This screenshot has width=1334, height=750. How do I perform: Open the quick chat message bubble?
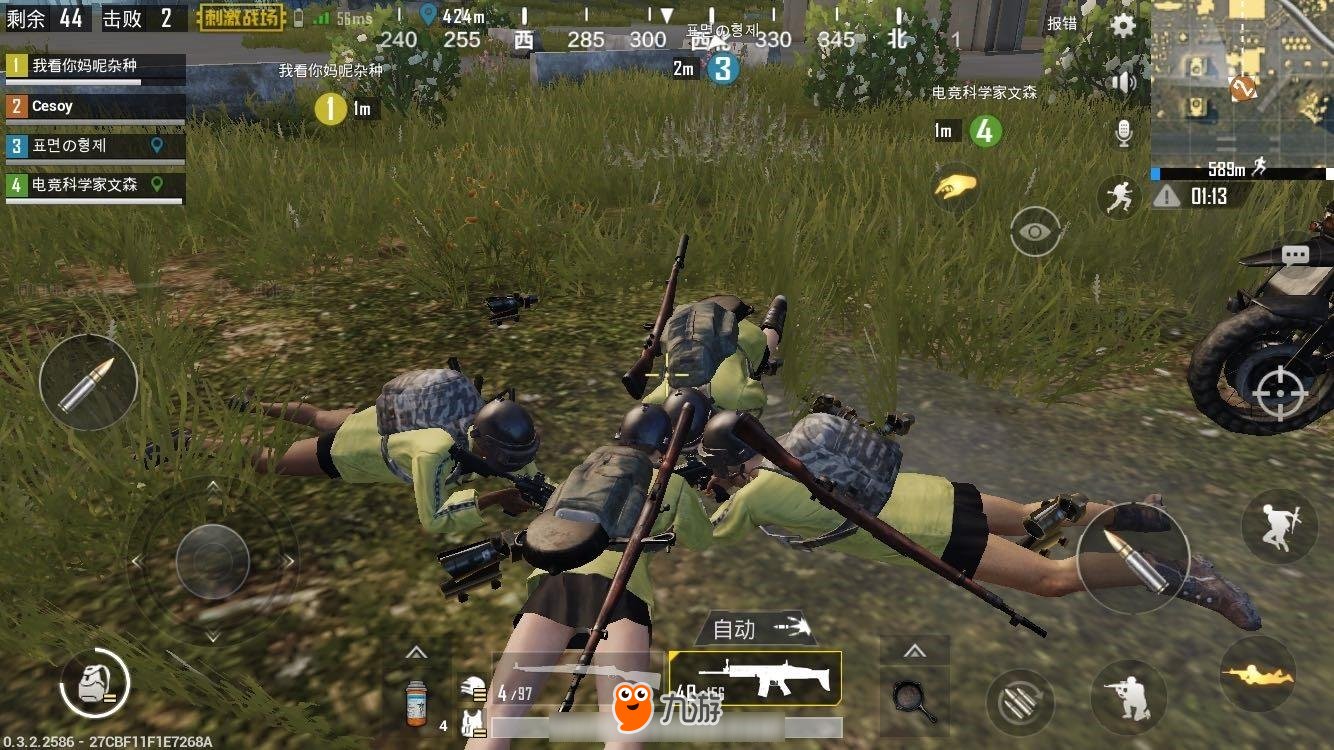[x=1295, y=255]
